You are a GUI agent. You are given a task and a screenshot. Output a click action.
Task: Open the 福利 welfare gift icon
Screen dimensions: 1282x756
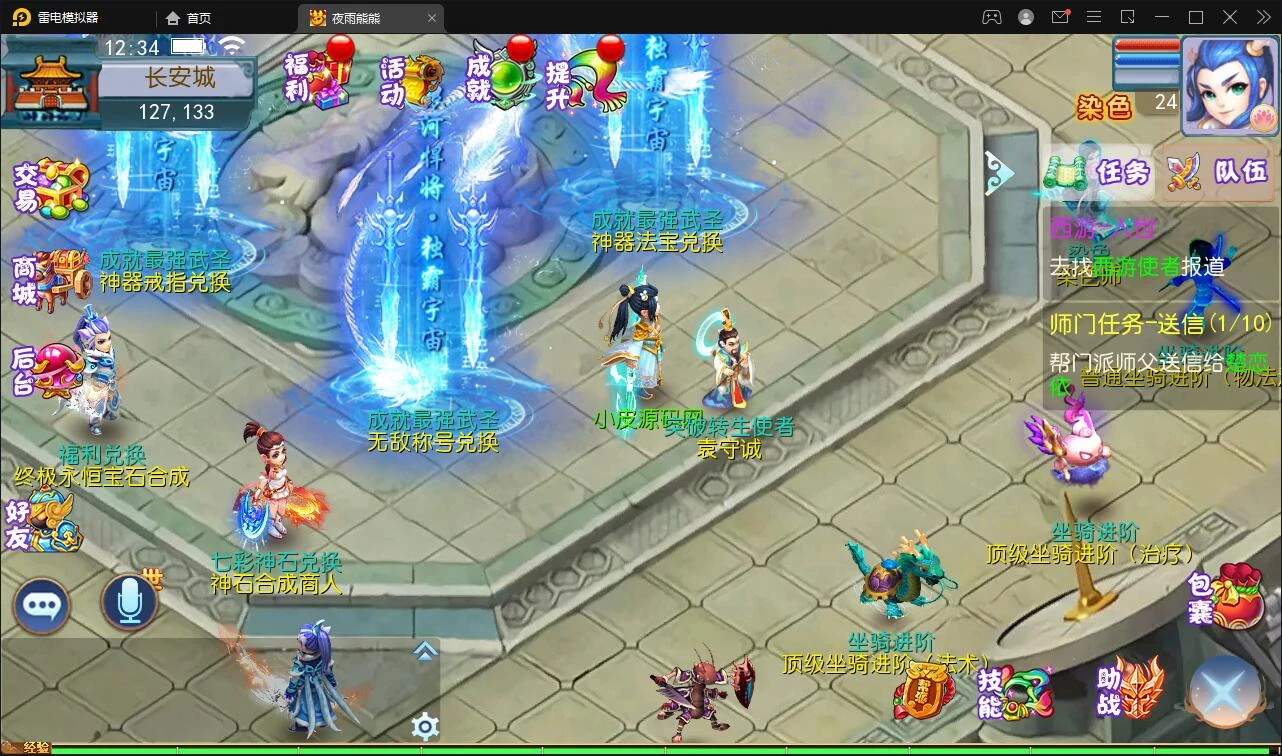pos(318,76)
